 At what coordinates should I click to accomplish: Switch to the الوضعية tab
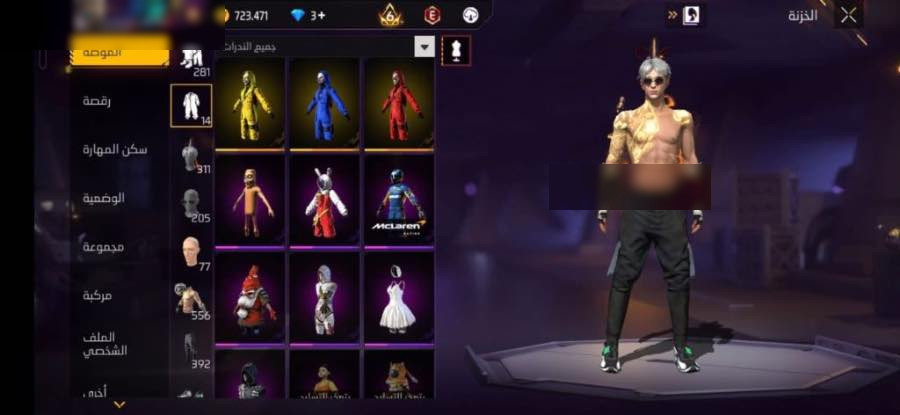(x=104, y=198)
